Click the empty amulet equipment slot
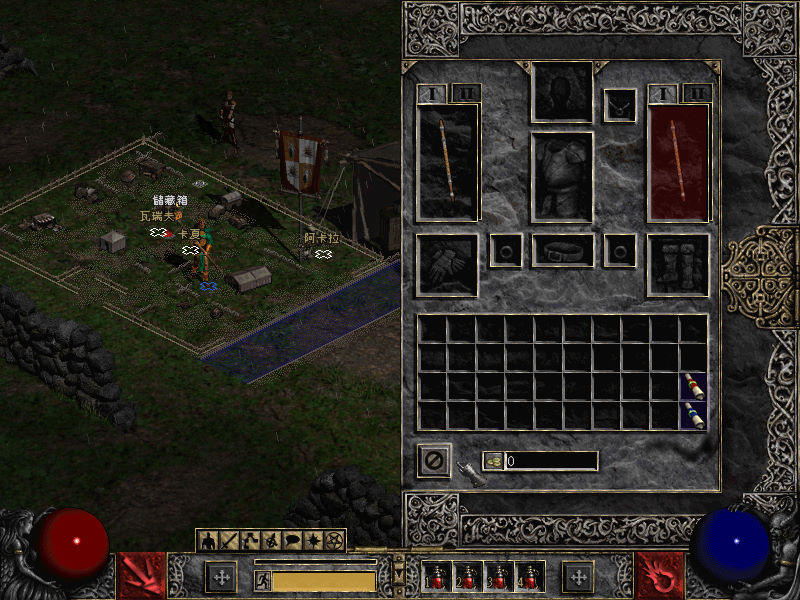Screen dimensions: 800x600 [x=620, y=105]
